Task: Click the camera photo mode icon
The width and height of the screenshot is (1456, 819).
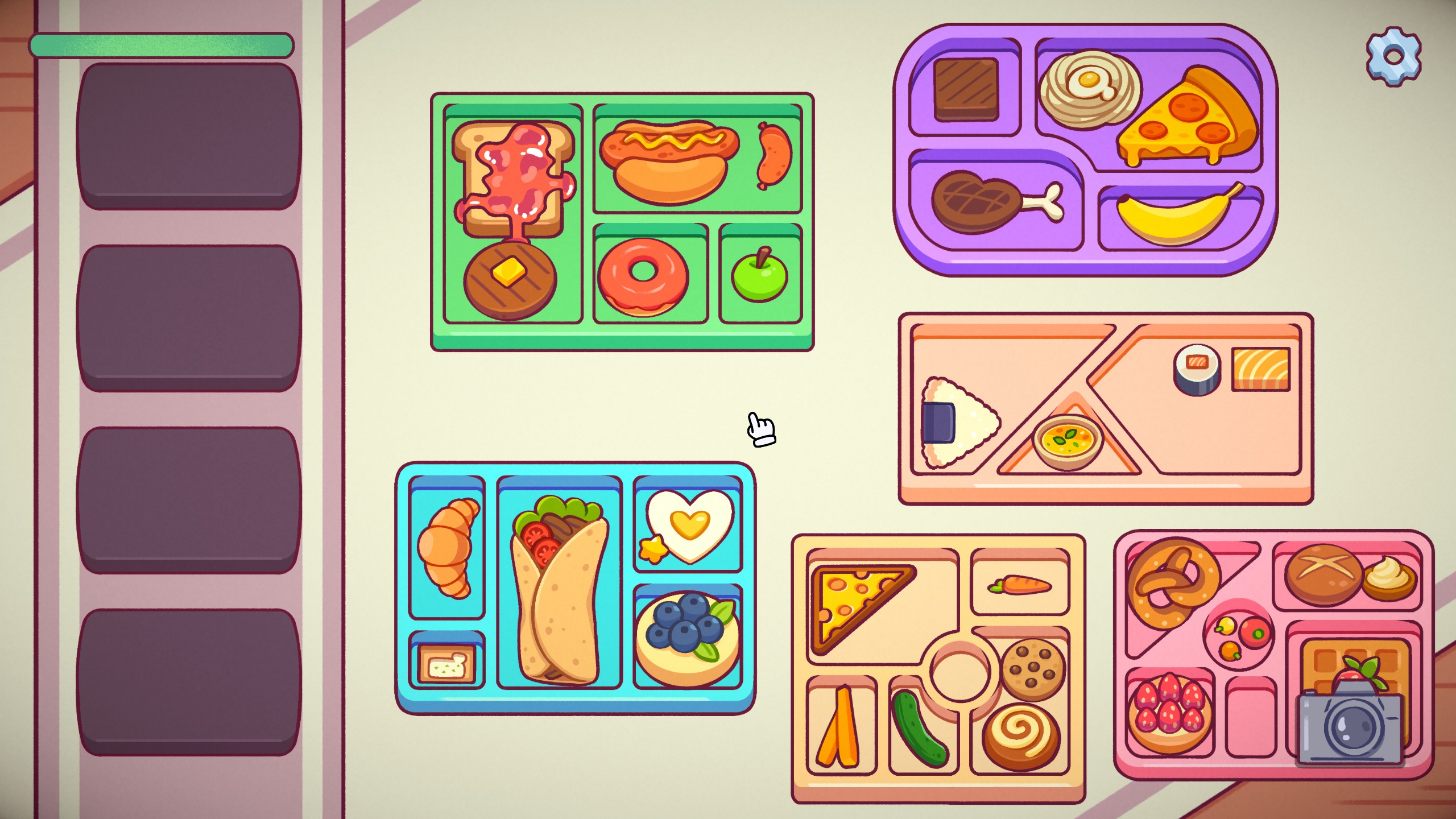Action: [x=1352, y=725]
